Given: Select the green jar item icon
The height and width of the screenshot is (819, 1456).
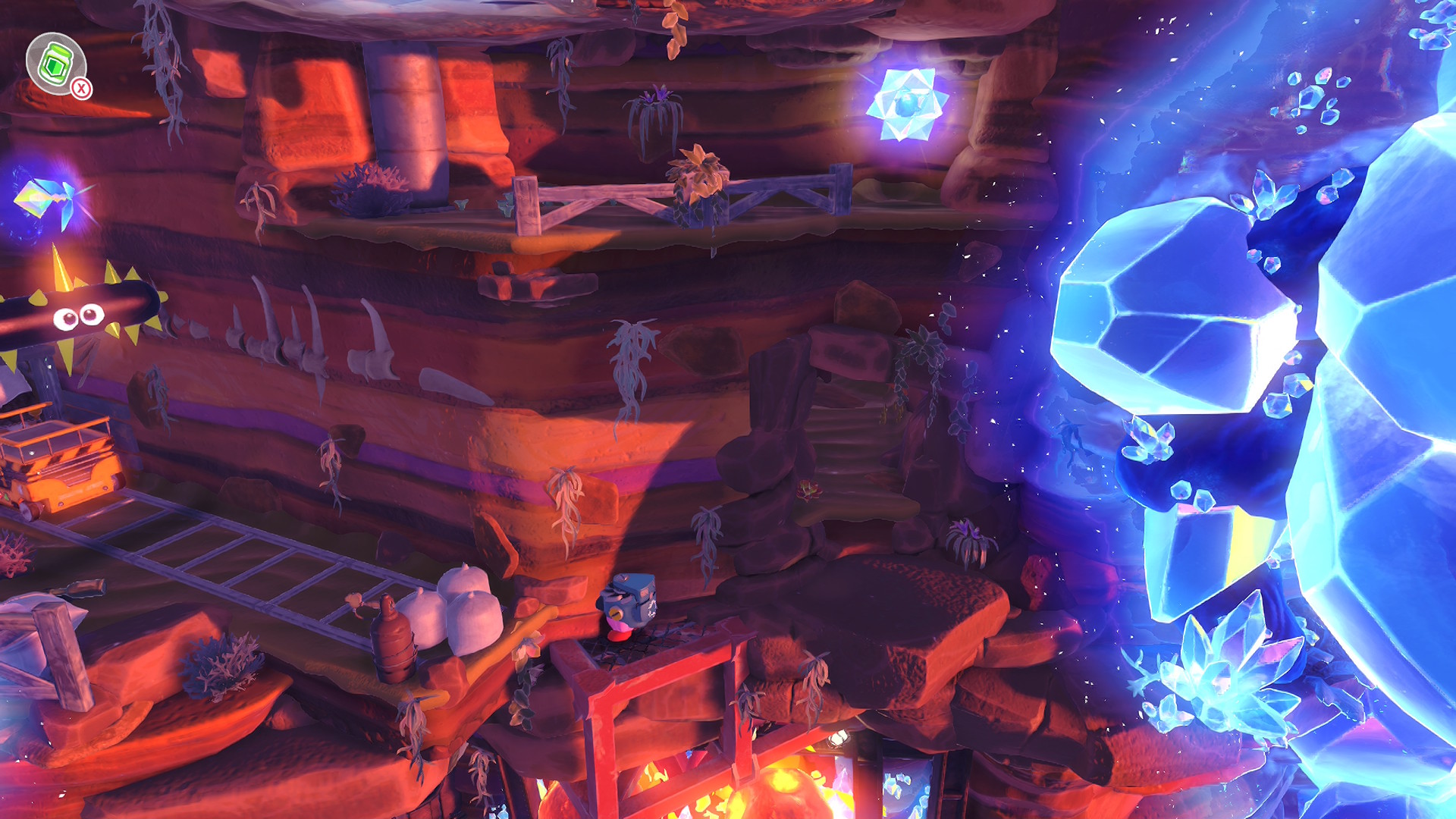Looking at the screenshot, I should pyautogui.click(x=55, y=63).
